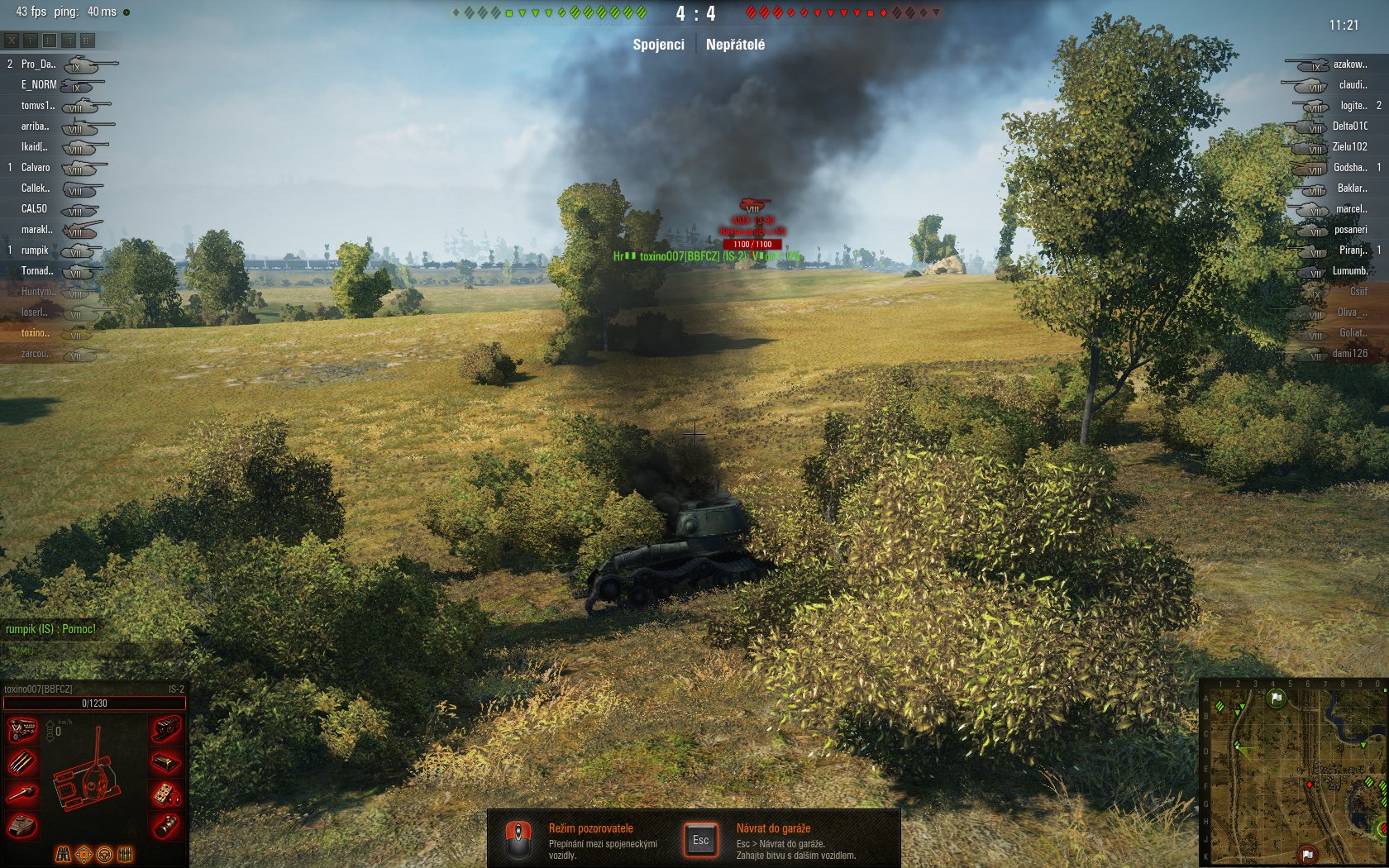The height and width of the screenshot is (868, 1389).
Task: Select enemy Godsha.. in the enemy list
Action: 1349,167
